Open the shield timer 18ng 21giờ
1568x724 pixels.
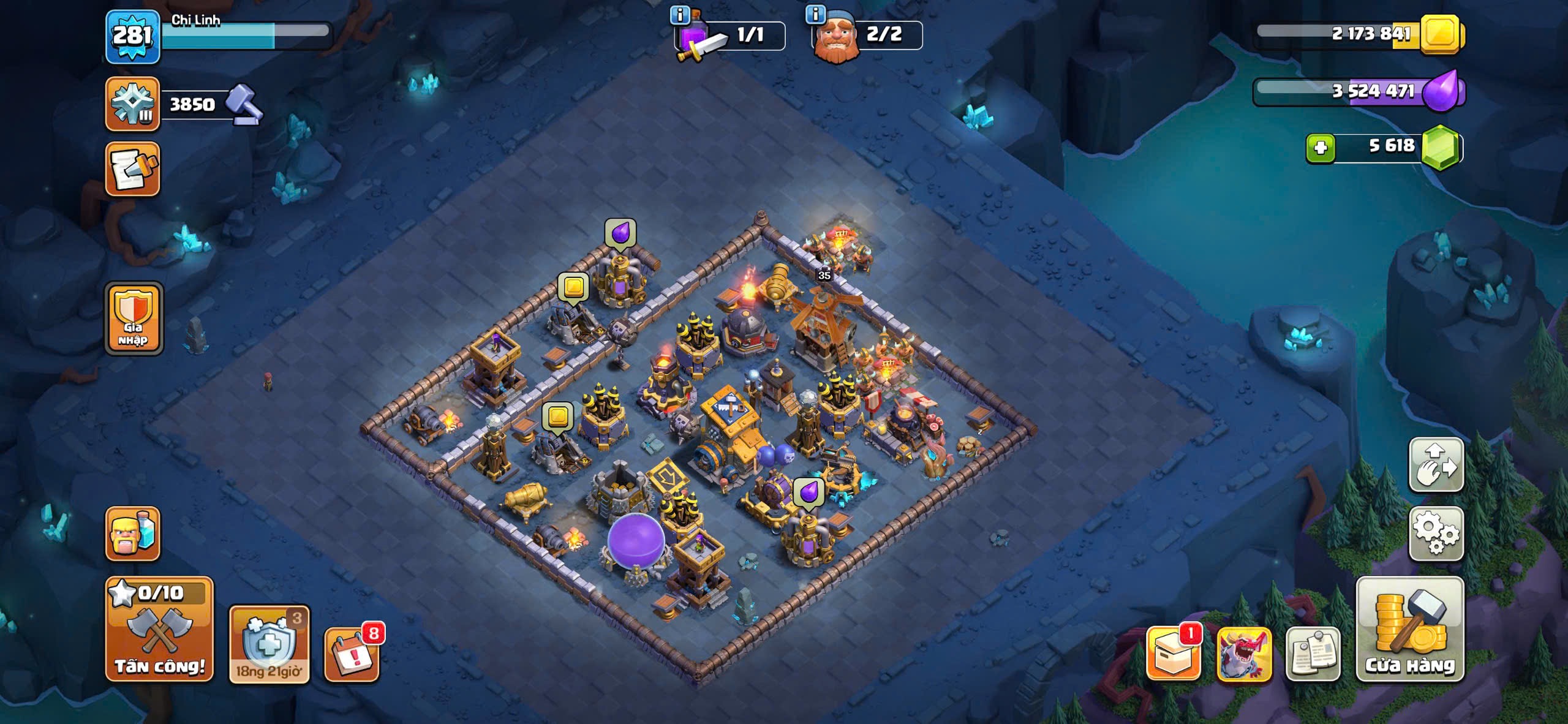[x=269, y=644]
